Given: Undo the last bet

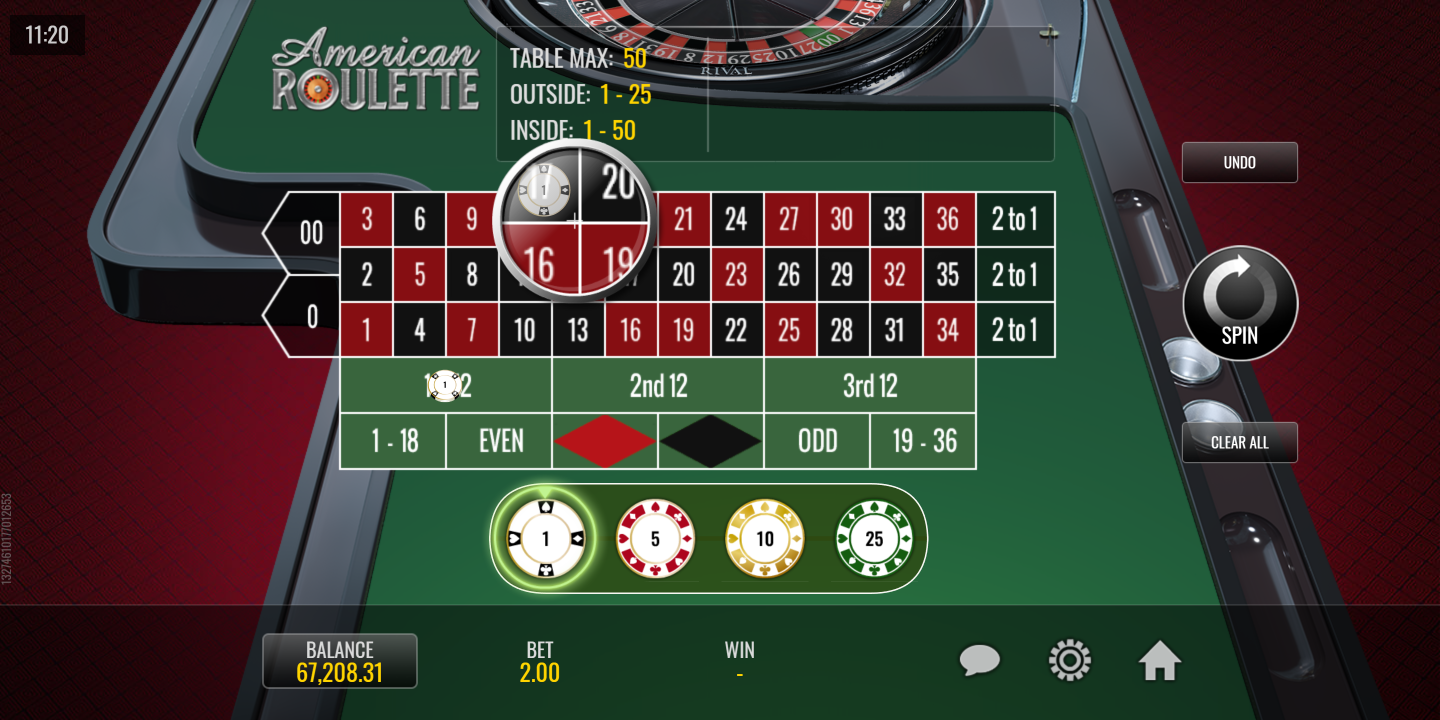Looking at the screenshot, I should pos(1239,162).
